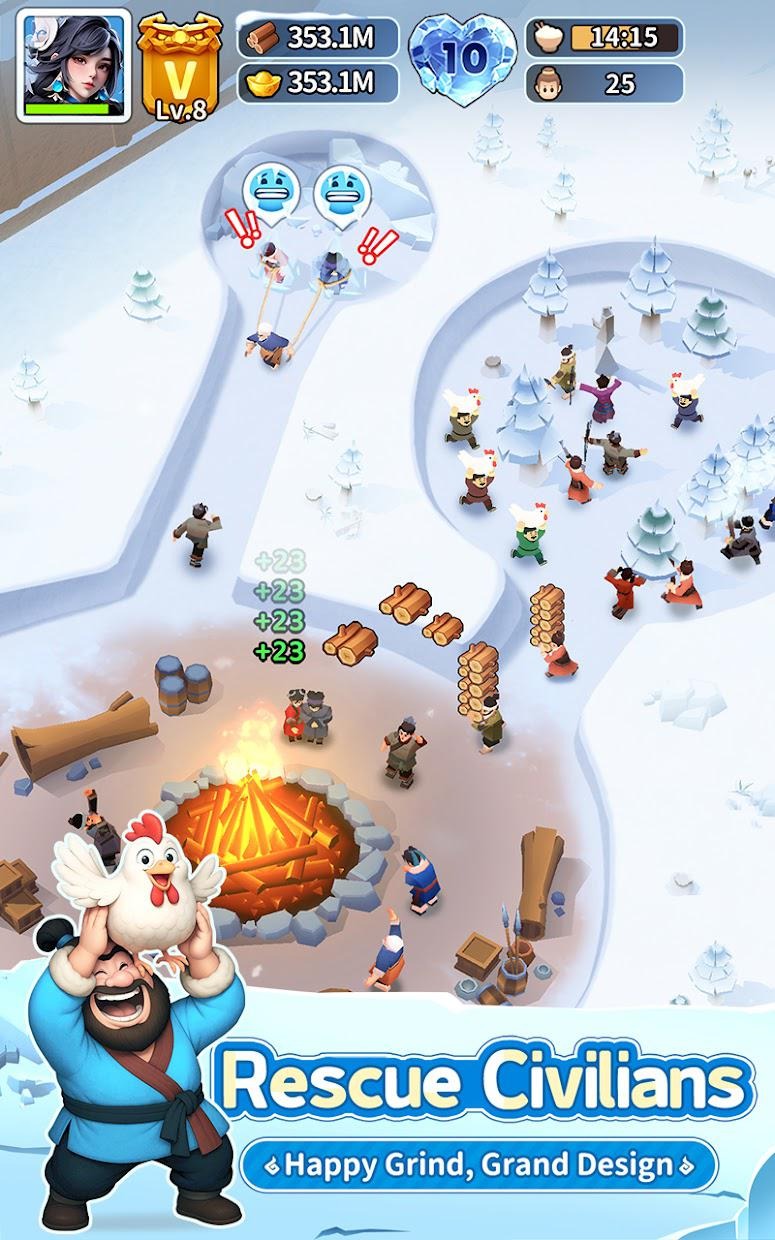
Task: Tap the right frozen civilian bubble
Action: pos(342,193)
